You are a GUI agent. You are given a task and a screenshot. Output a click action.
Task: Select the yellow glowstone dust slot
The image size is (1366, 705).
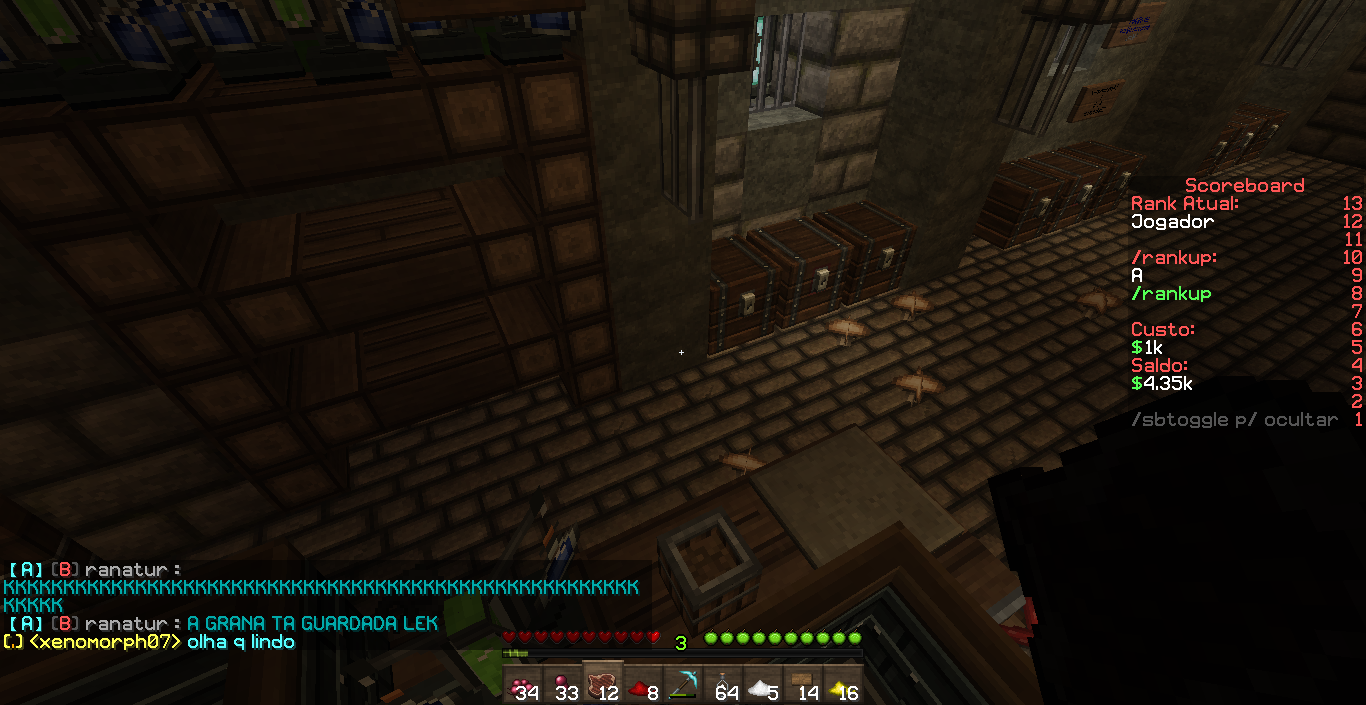coord(843,684)
